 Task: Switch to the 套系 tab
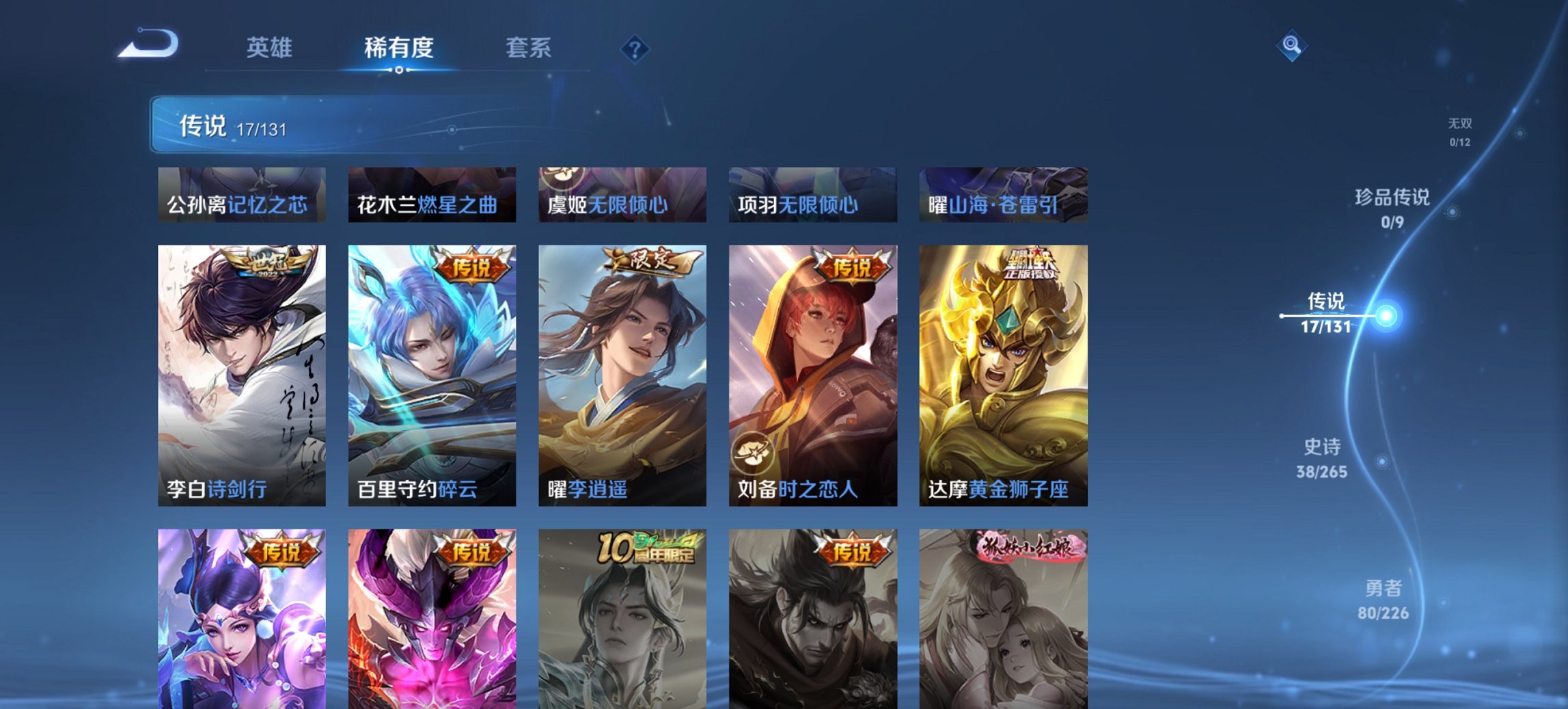[528, 48]
